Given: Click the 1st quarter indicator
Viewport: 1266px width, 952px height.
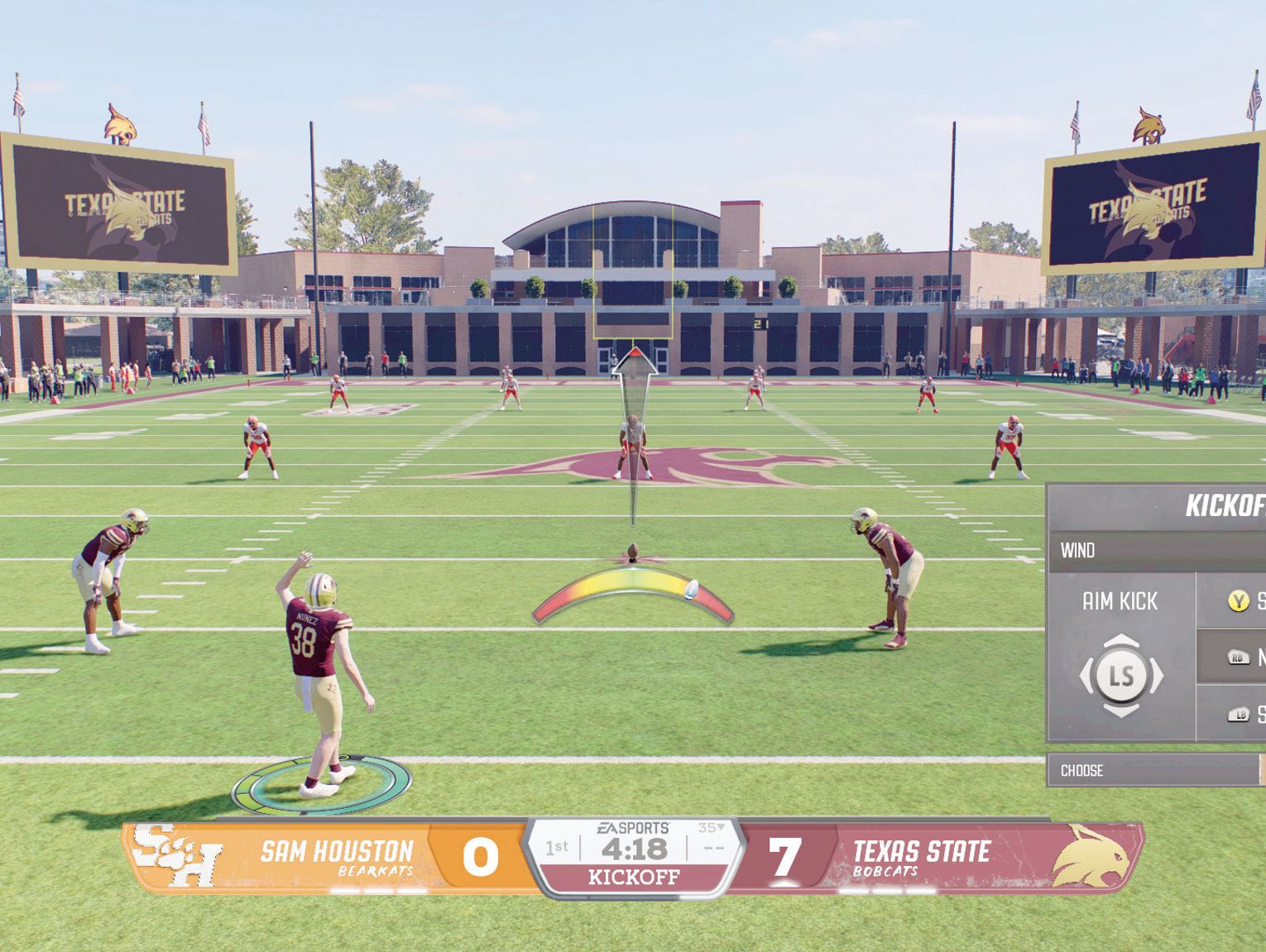Looking at the screenshot, I should click(x=556, y=849).
